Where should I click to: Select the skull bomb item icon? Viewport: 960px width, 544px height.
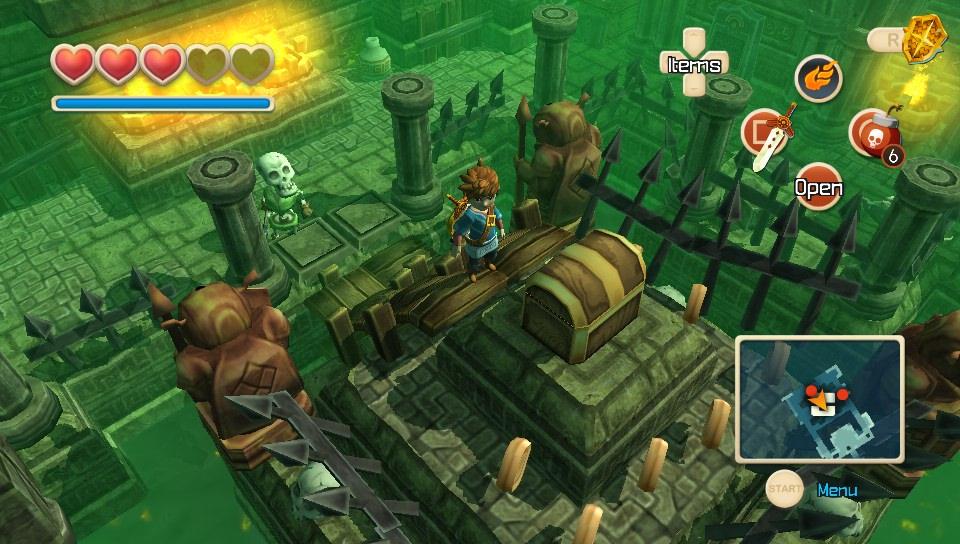pyautogui.click(x=873, y=133)
